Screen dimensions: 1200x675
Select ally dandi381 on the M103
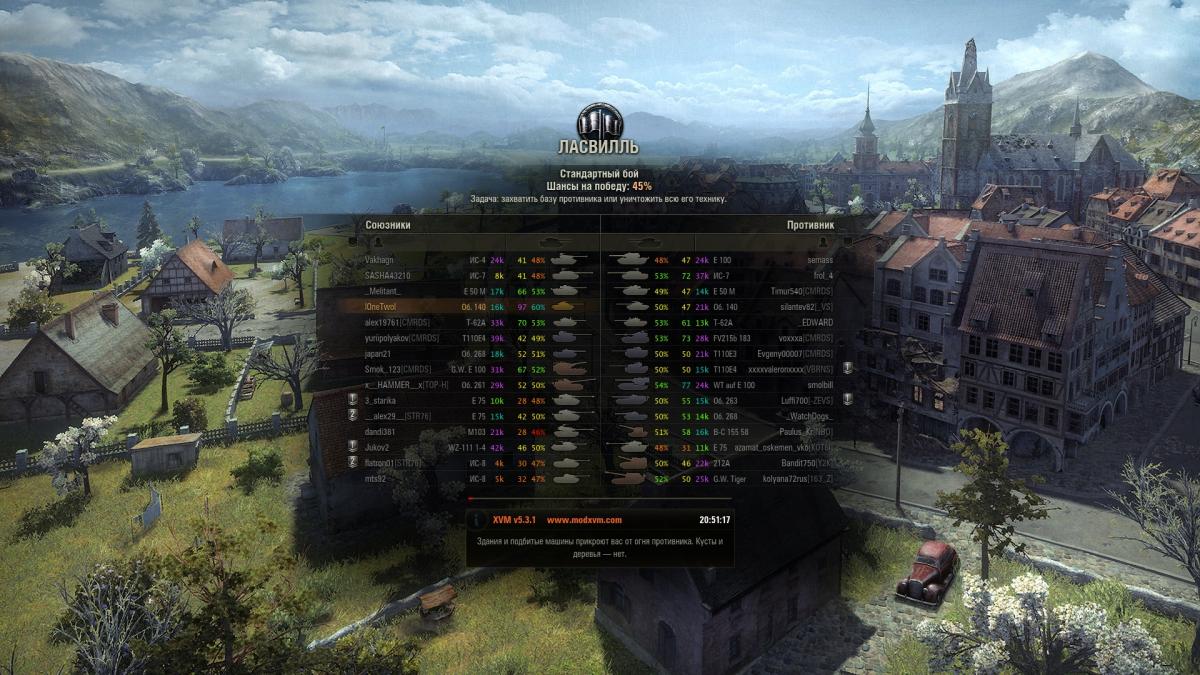[x=381, y=431]
